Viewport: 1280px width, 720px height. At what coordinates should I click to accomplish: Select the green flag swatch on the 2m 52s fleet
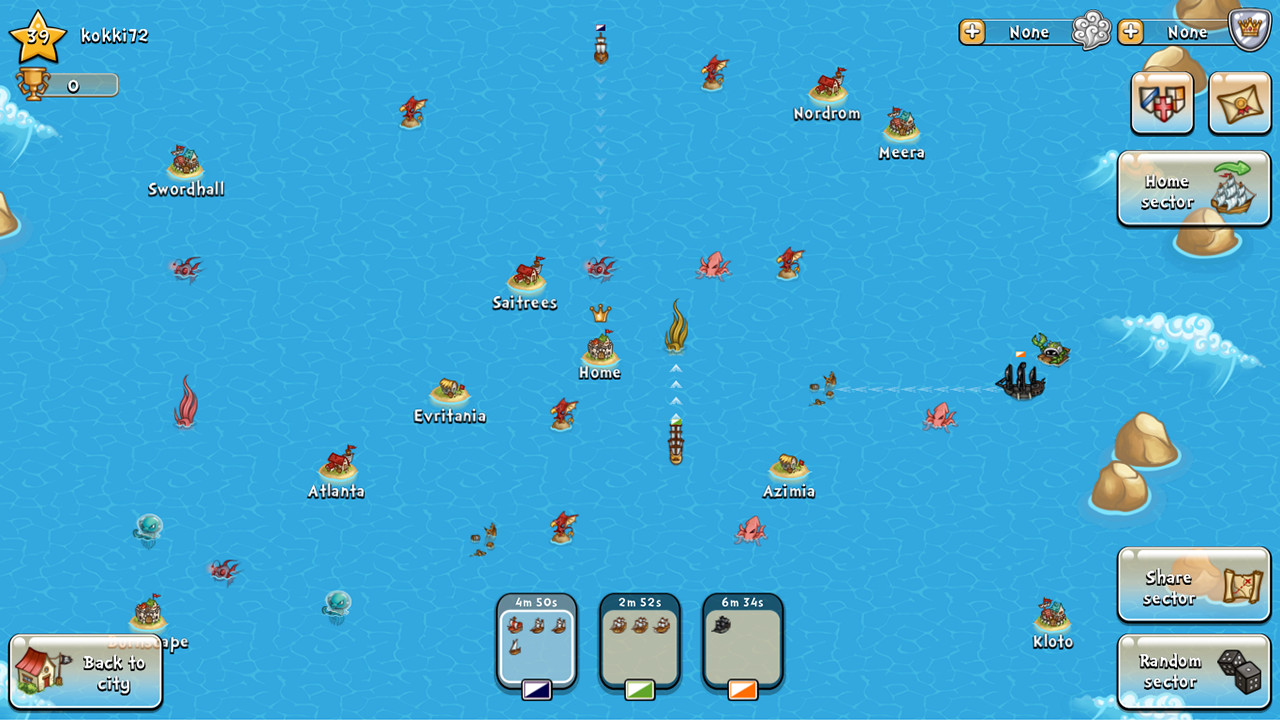tap(639, 690)
